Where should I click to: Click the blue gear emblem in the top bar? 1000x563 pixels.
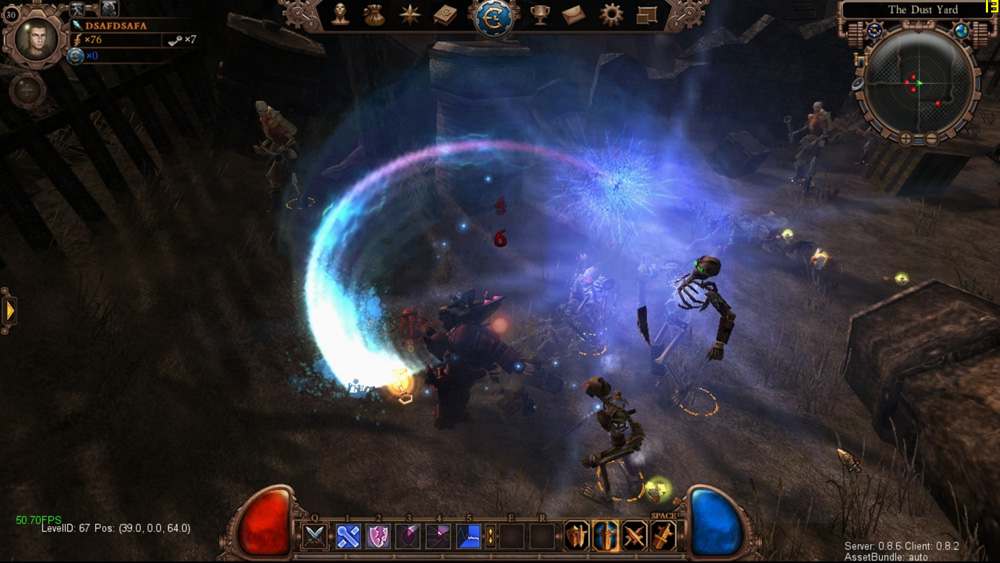(x=493, y=16)
